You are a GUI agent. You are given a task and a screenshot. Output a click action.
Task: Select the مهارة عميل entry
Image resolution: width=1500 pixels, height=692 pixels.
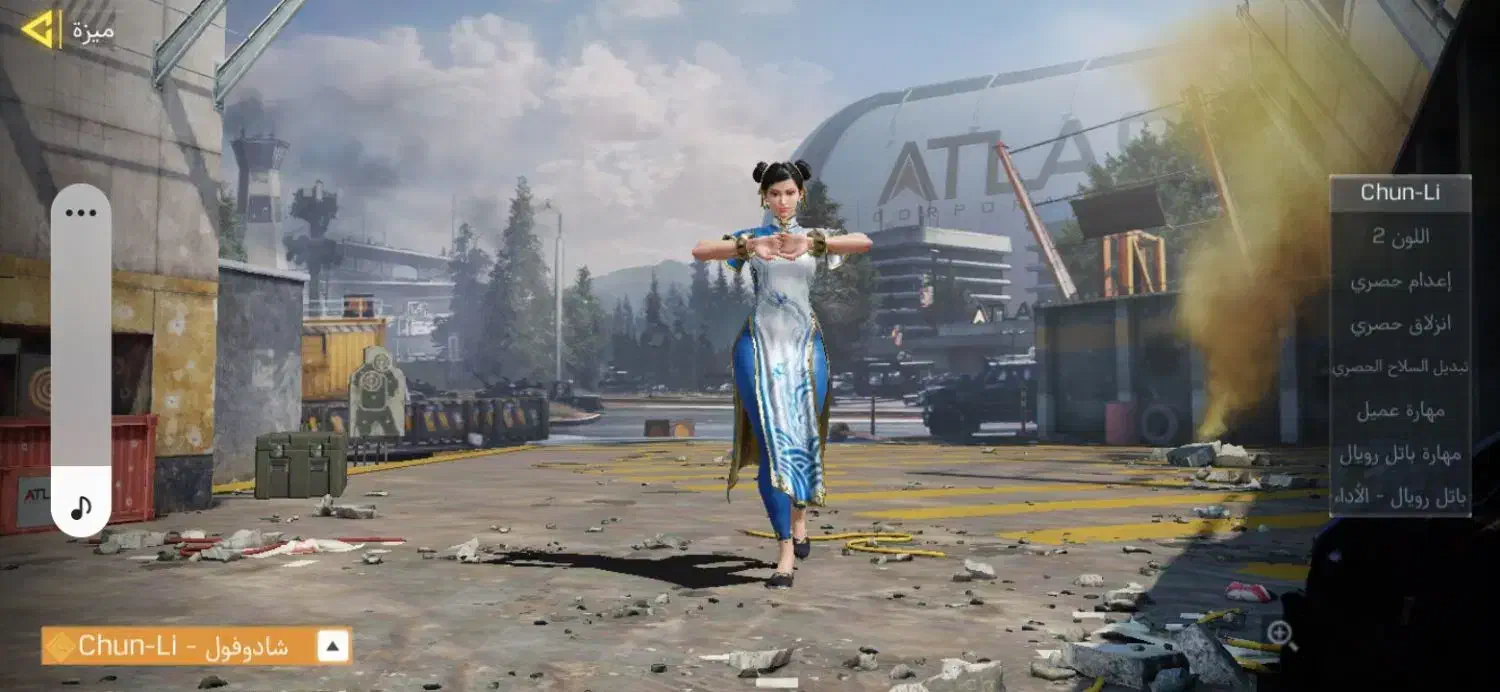coord(1399,410)
